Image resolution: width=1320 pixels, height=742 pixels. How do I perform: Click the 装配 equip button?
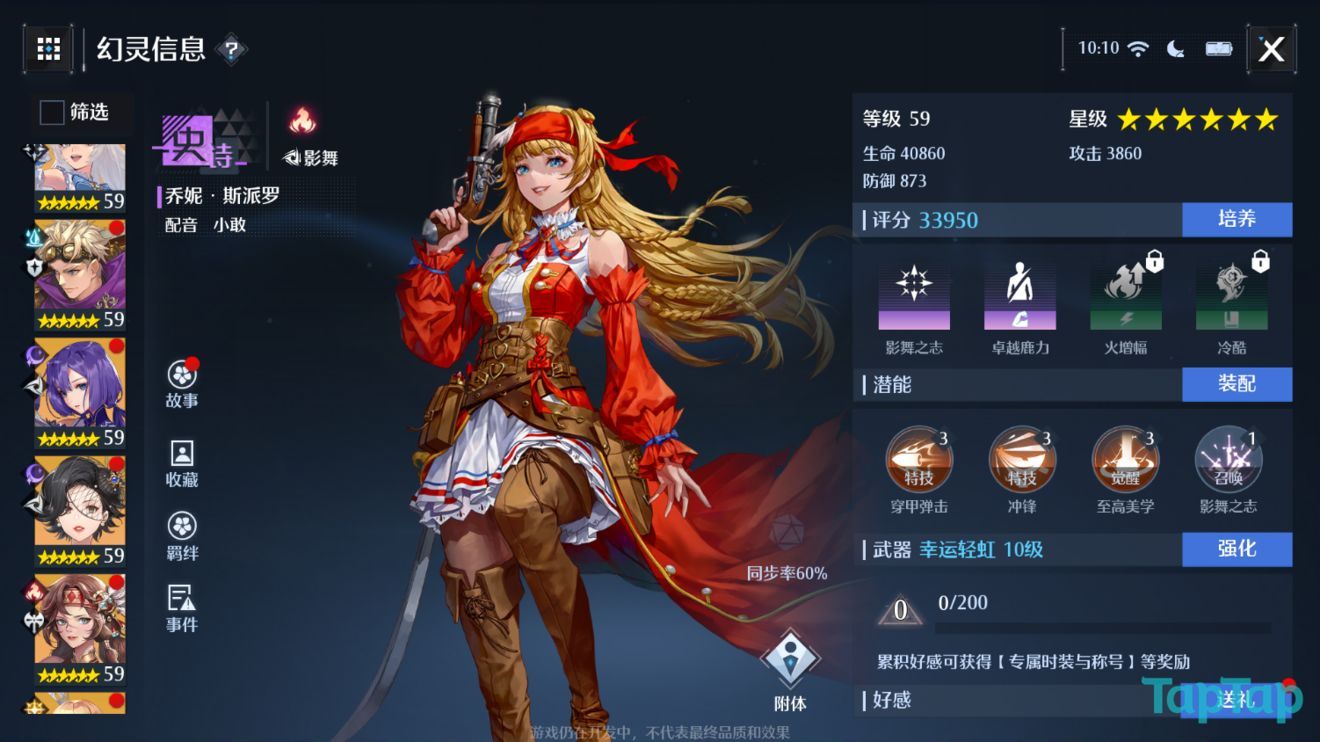tap(1237, 384)
